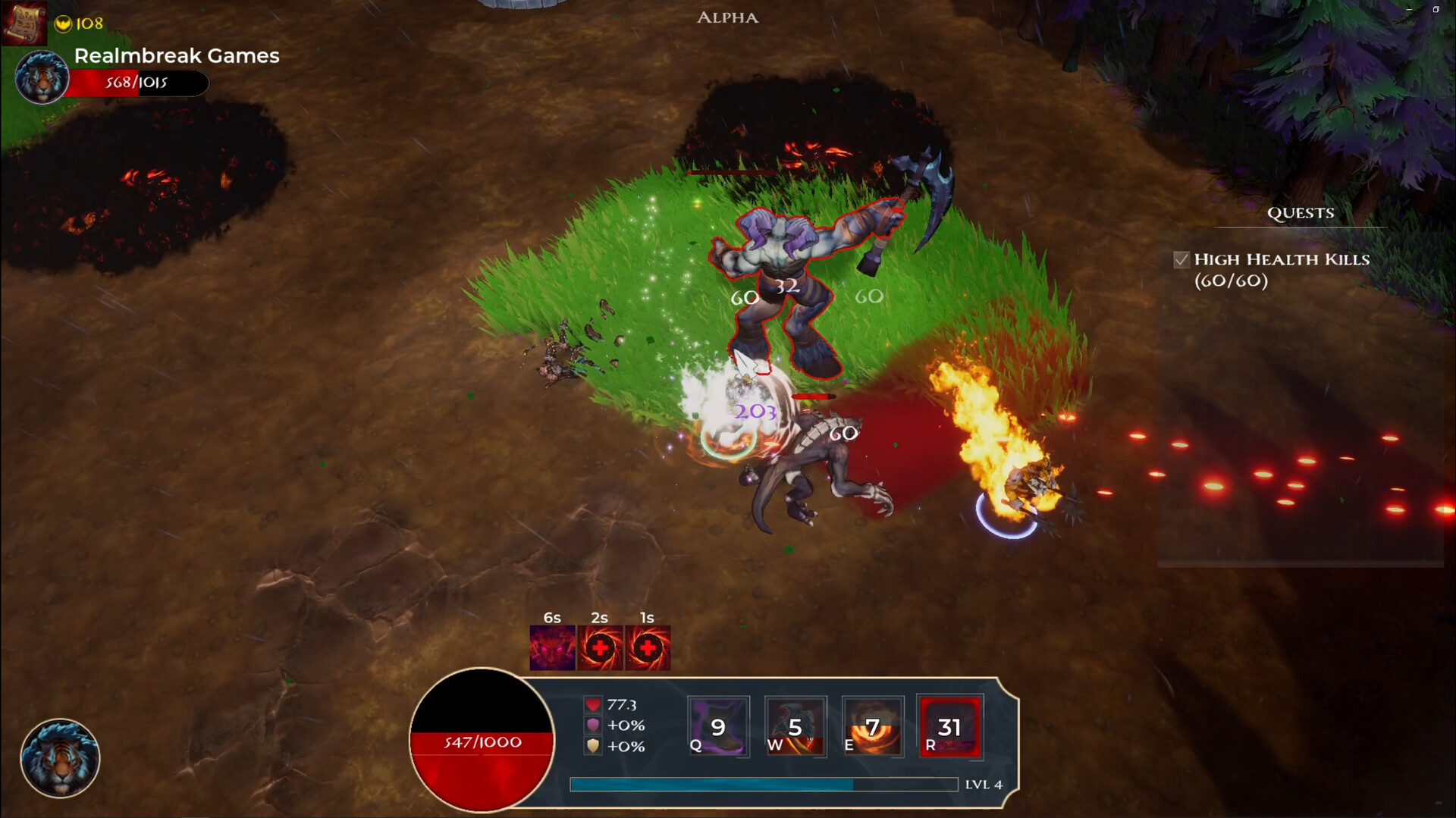Toggle the High Health Kills quest checkbox
This screenshot has width=1456, height=818.
click(1181, 259)
